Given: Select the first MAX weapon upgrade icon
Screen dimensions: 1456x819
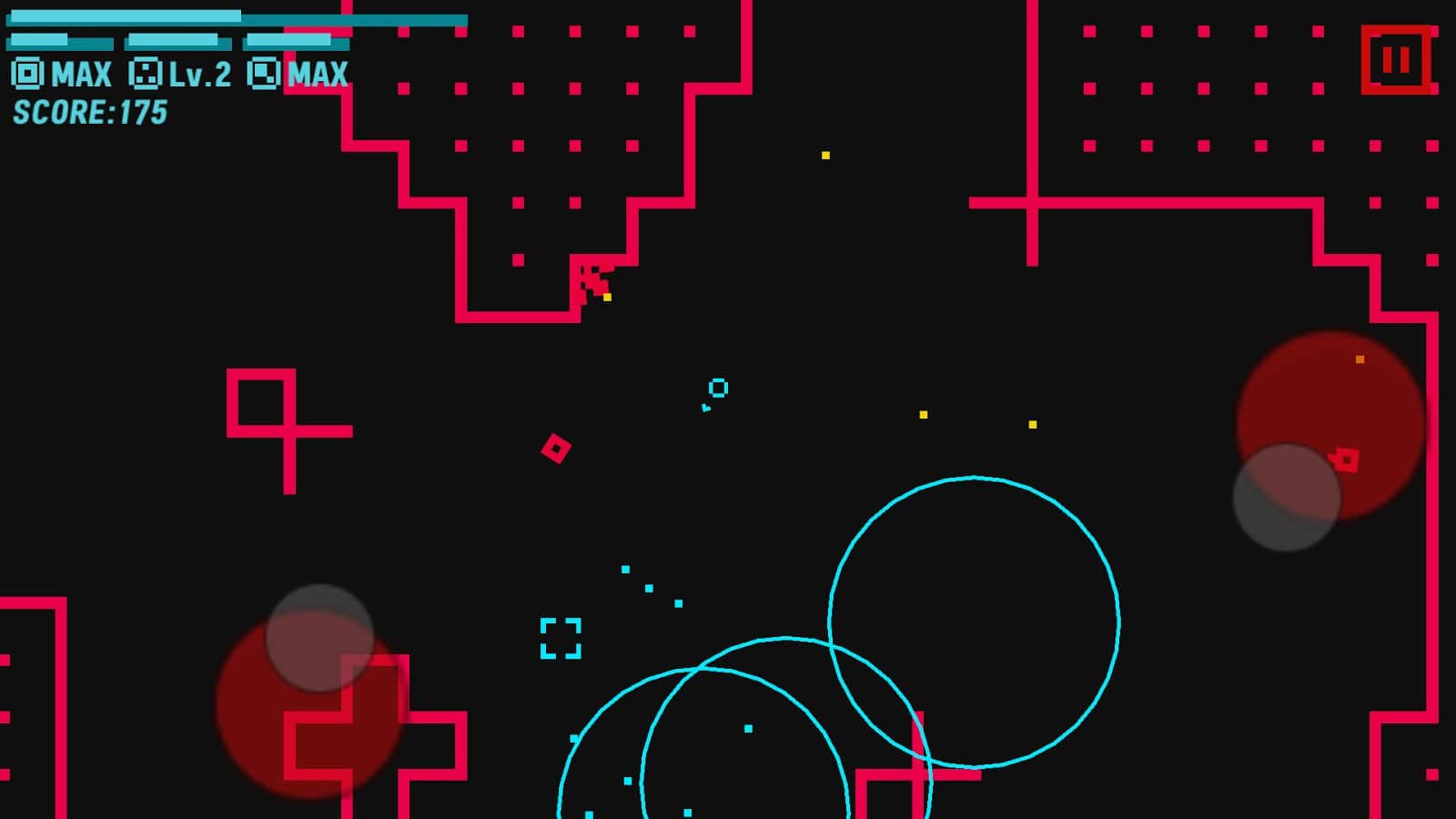Looking at the screenshot, I should click(x=27, y=75).
